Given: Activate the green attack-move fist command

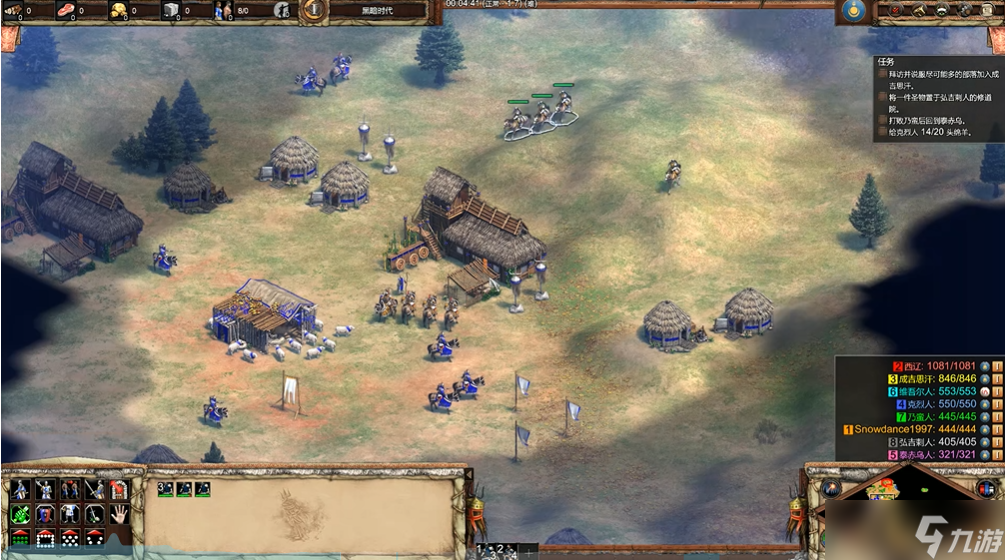Looking at the screenshot, I should pyautogui.click(x=20, y=514).
